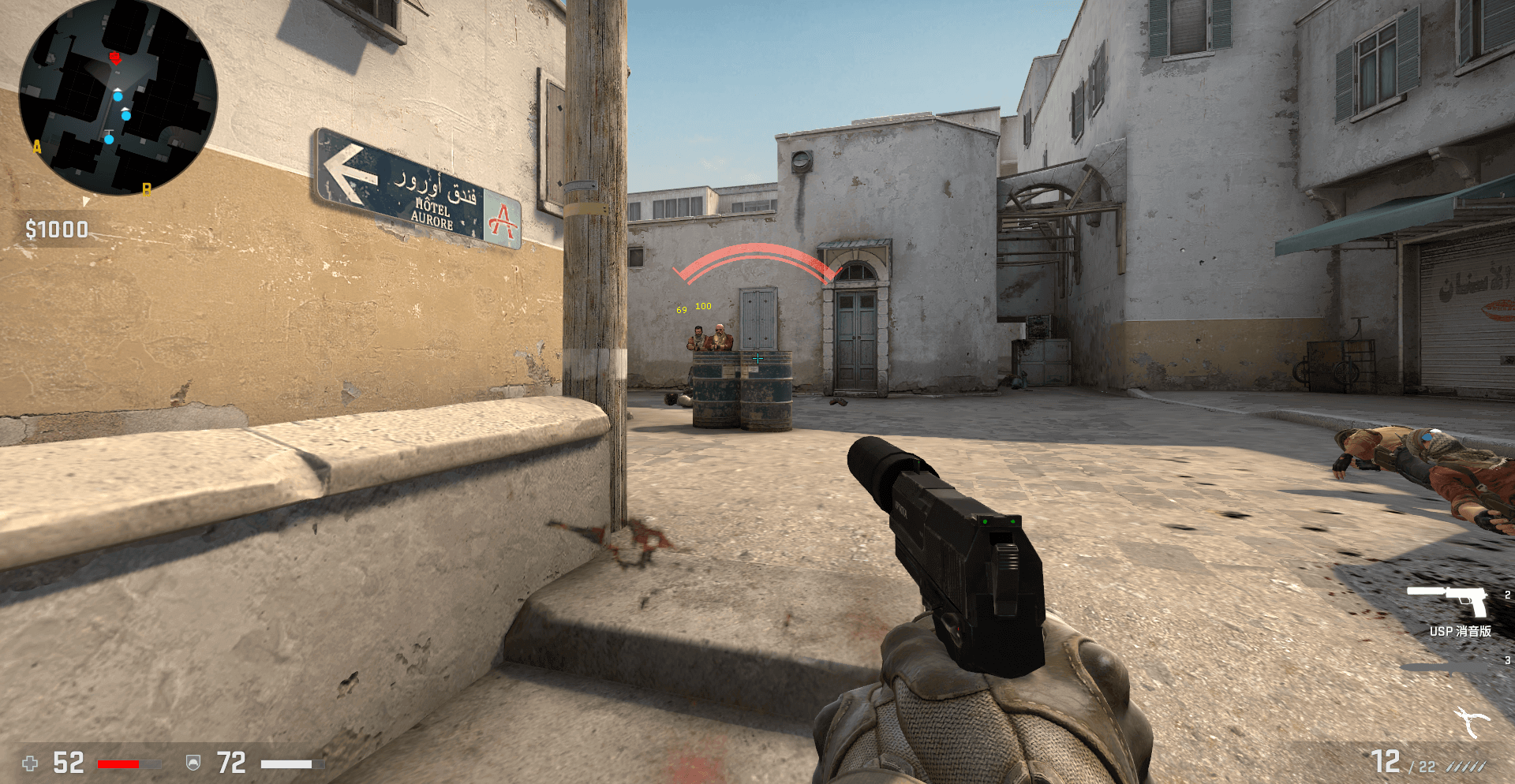Click the yellow 69 health readout above the enemy
Screen dimensions: 1515x784
pos(682,310)
